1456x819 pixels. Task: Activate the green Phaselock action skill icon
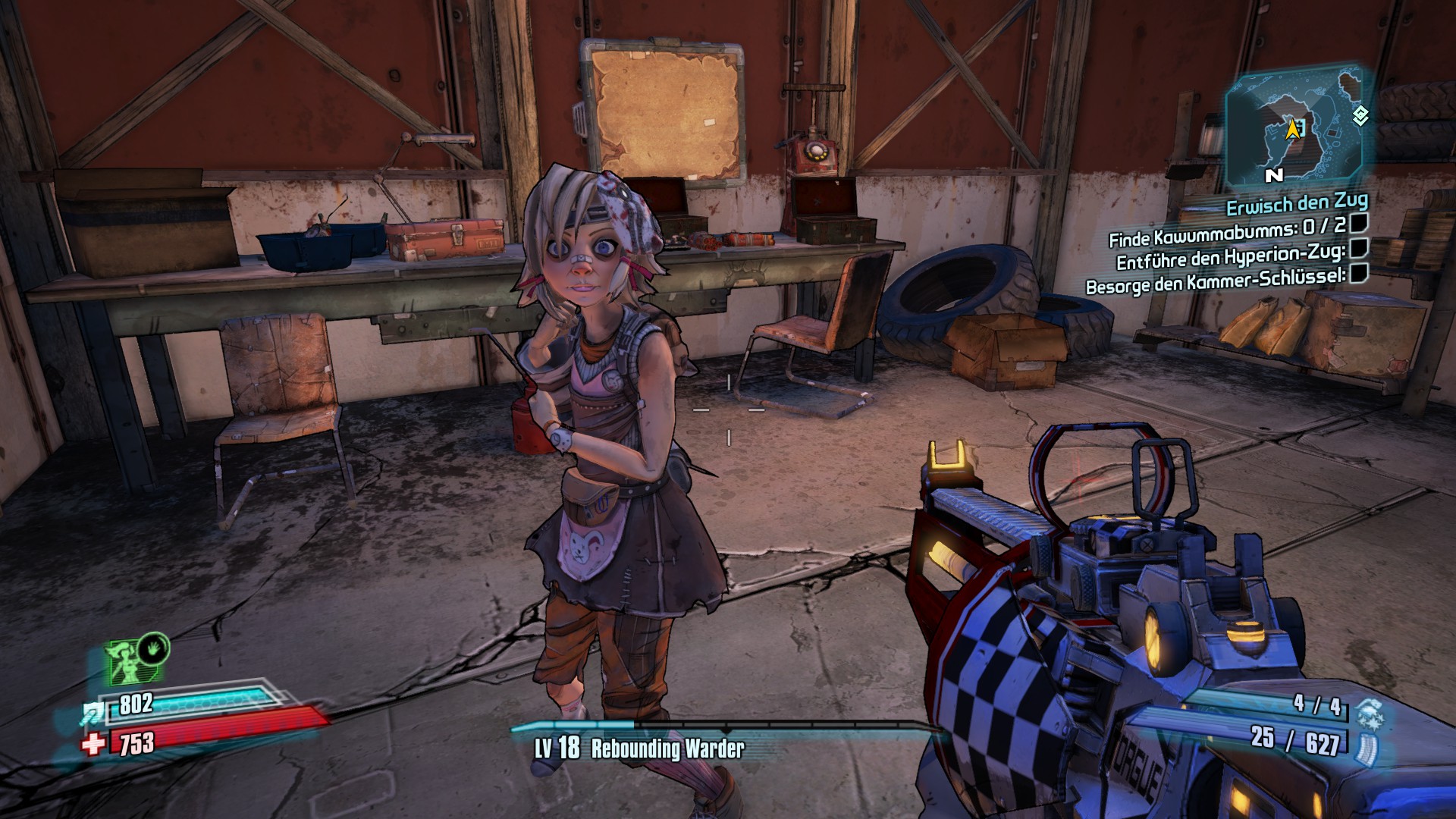click(x=154, y=650)
